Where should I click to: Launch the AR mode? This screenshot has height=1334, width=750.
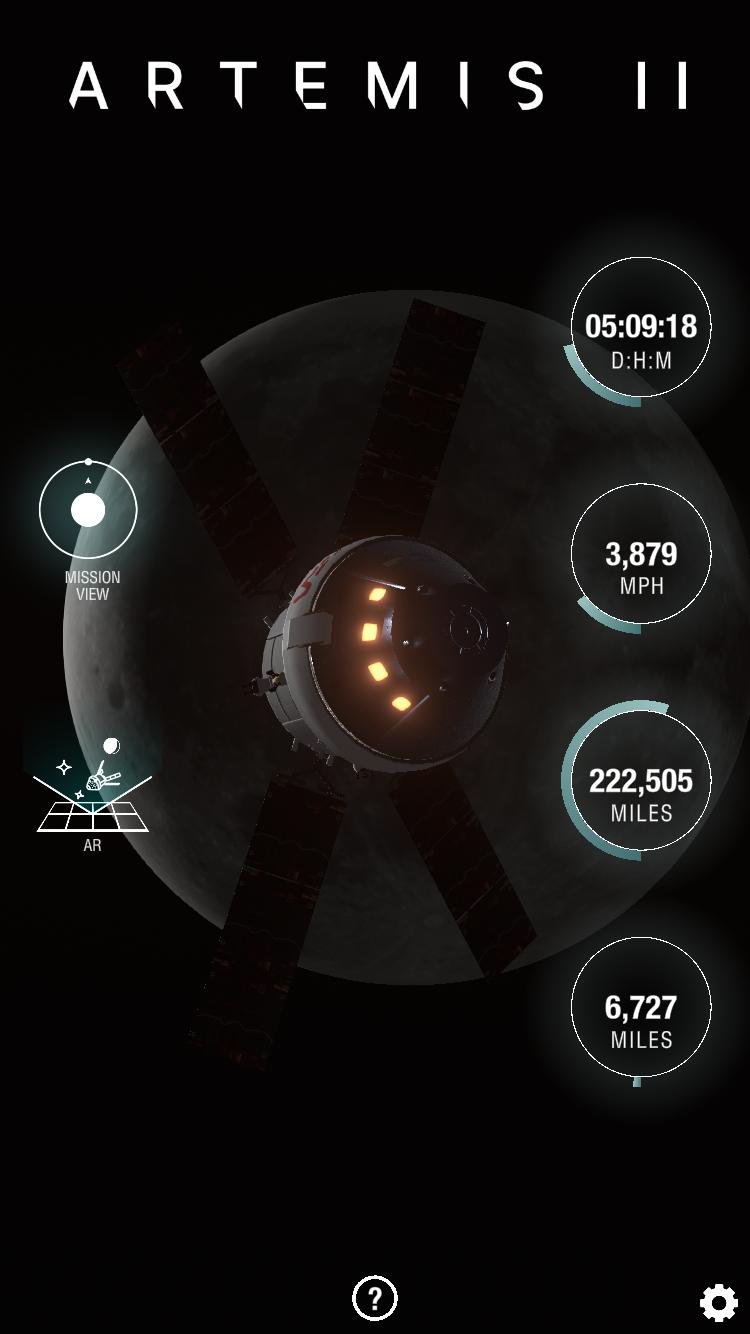tap(92, 794)
